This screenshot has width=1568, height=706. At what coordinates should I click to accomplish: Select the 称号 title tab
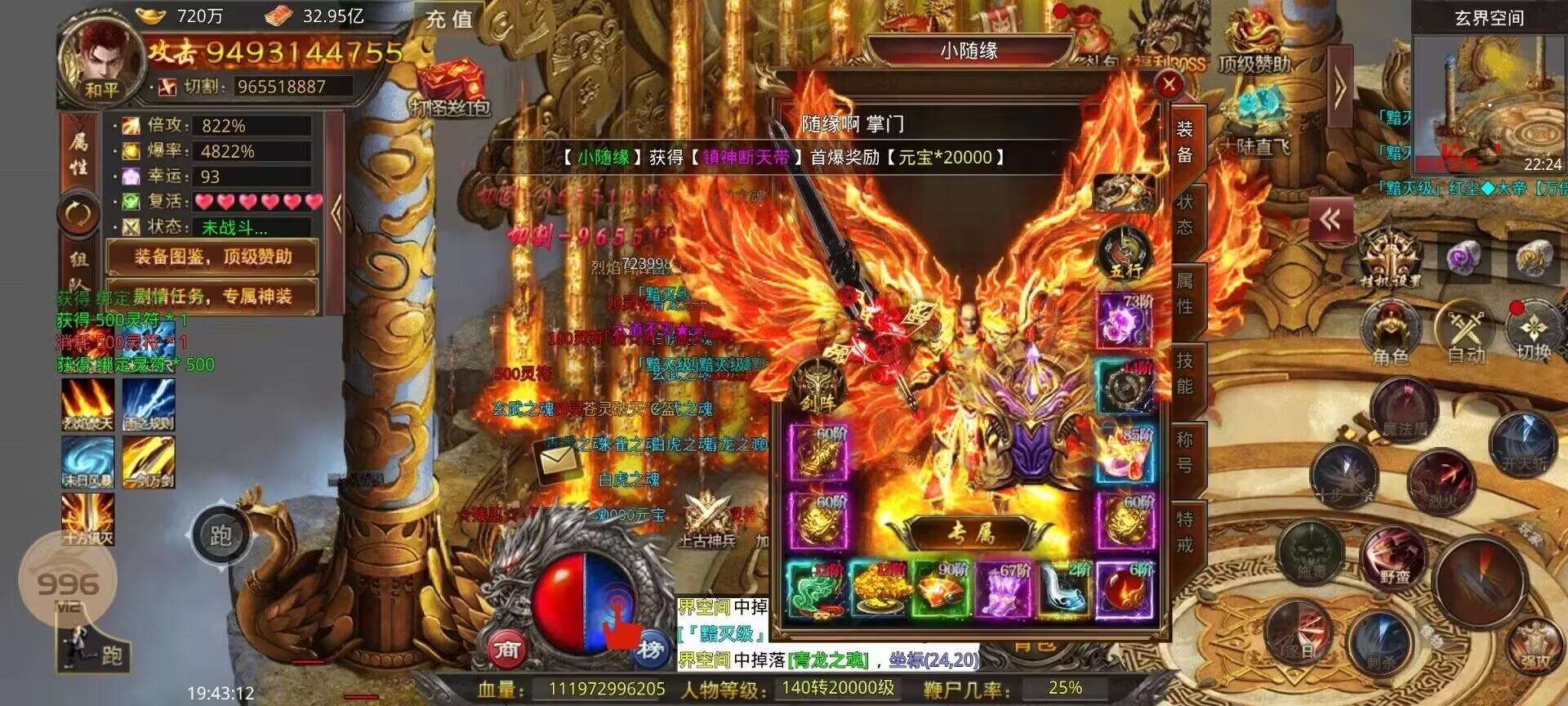click(1184, 452)
